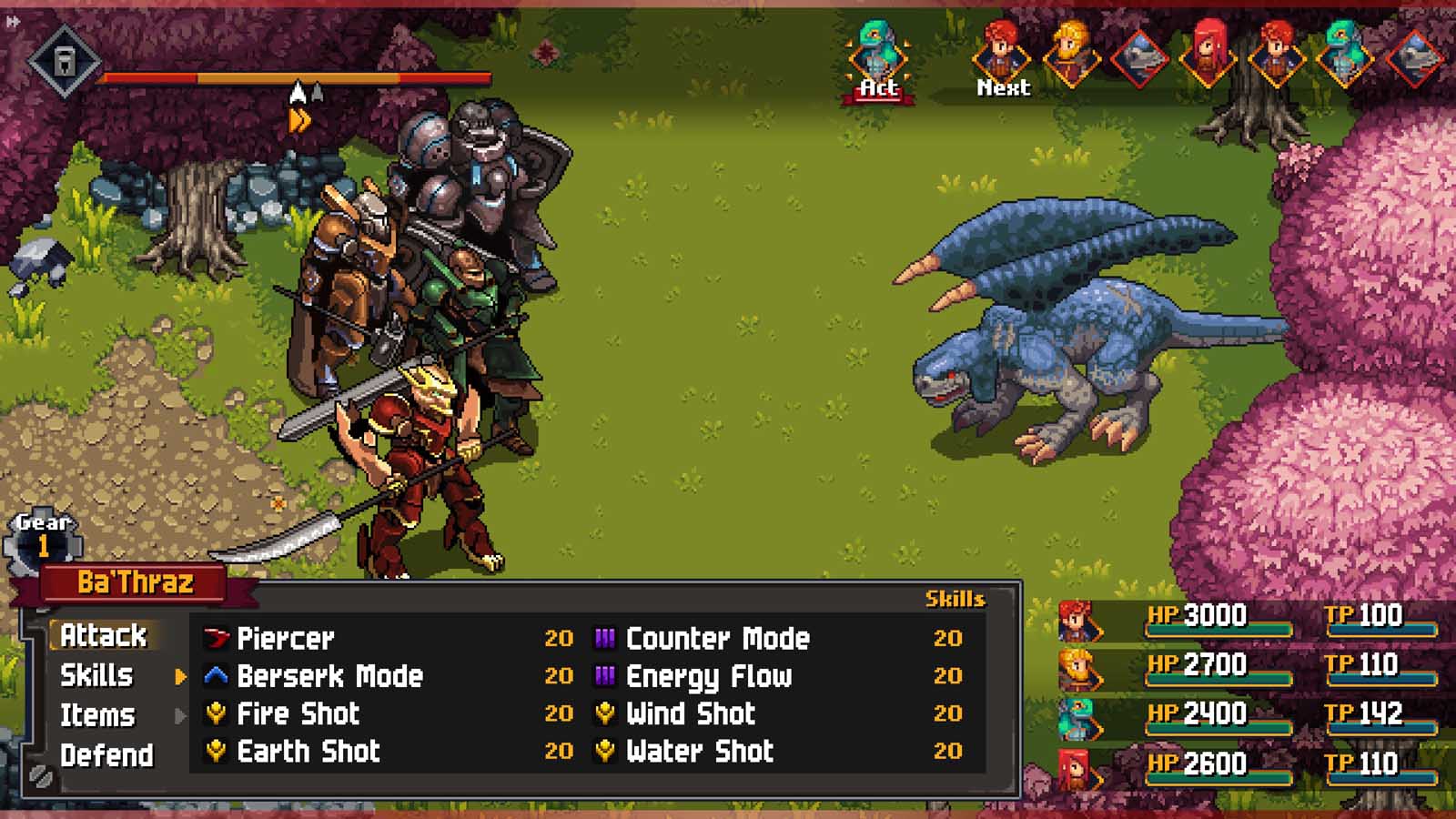This screenshot has width=1456, height=819.
Task: Choose the Defend command
Action: coord(106,755)
